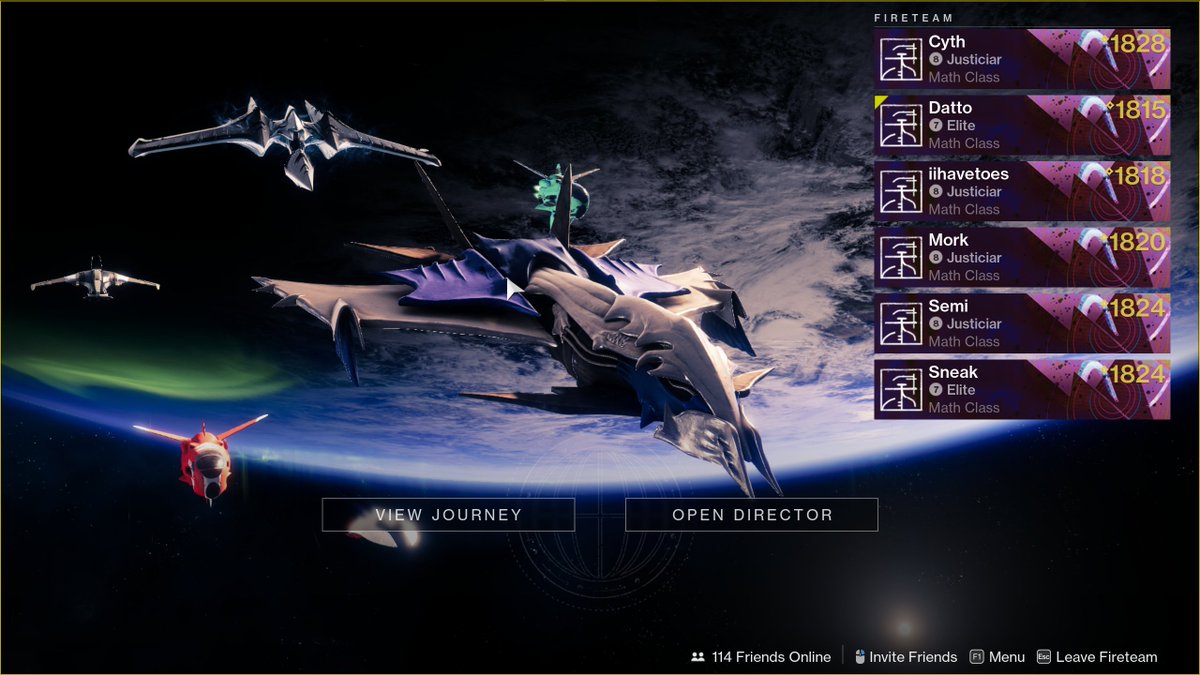Invite Friends to the fireteam
The image size is (1200, 675).
coord(905,657)
